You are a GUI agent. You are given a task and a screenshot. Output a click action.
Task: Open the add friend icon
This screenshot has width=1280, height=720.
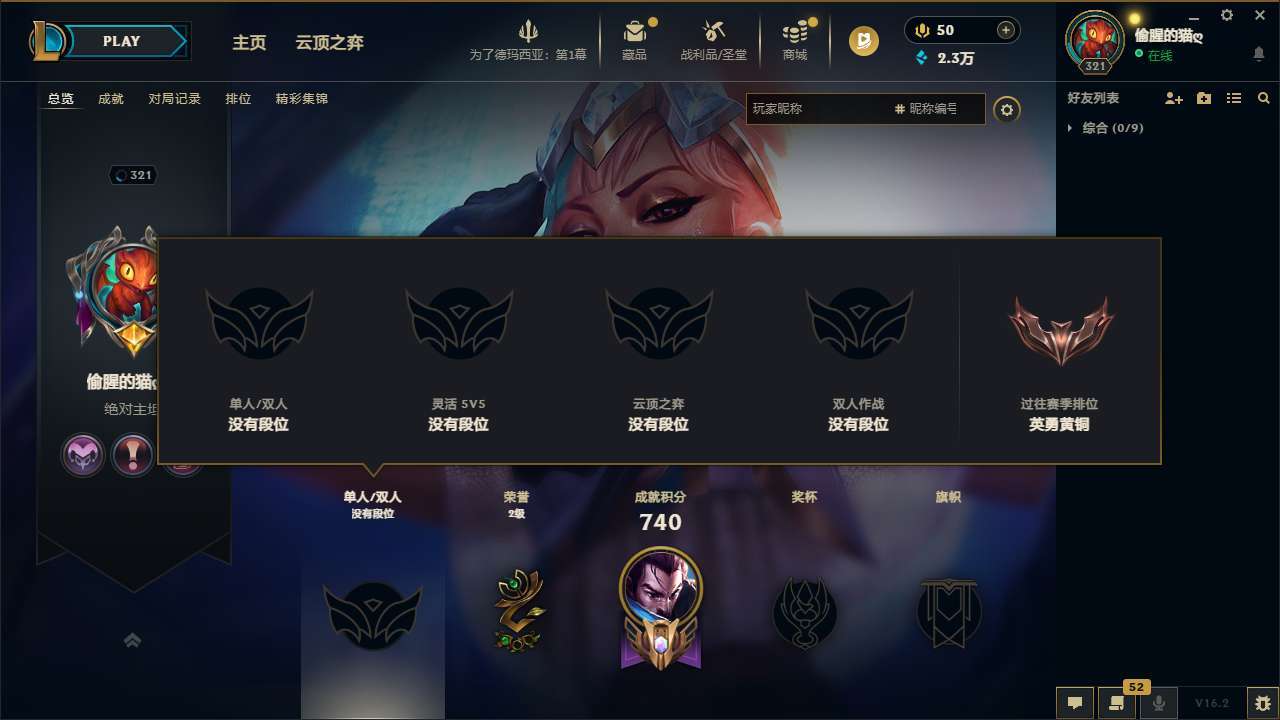(1172, 98)
